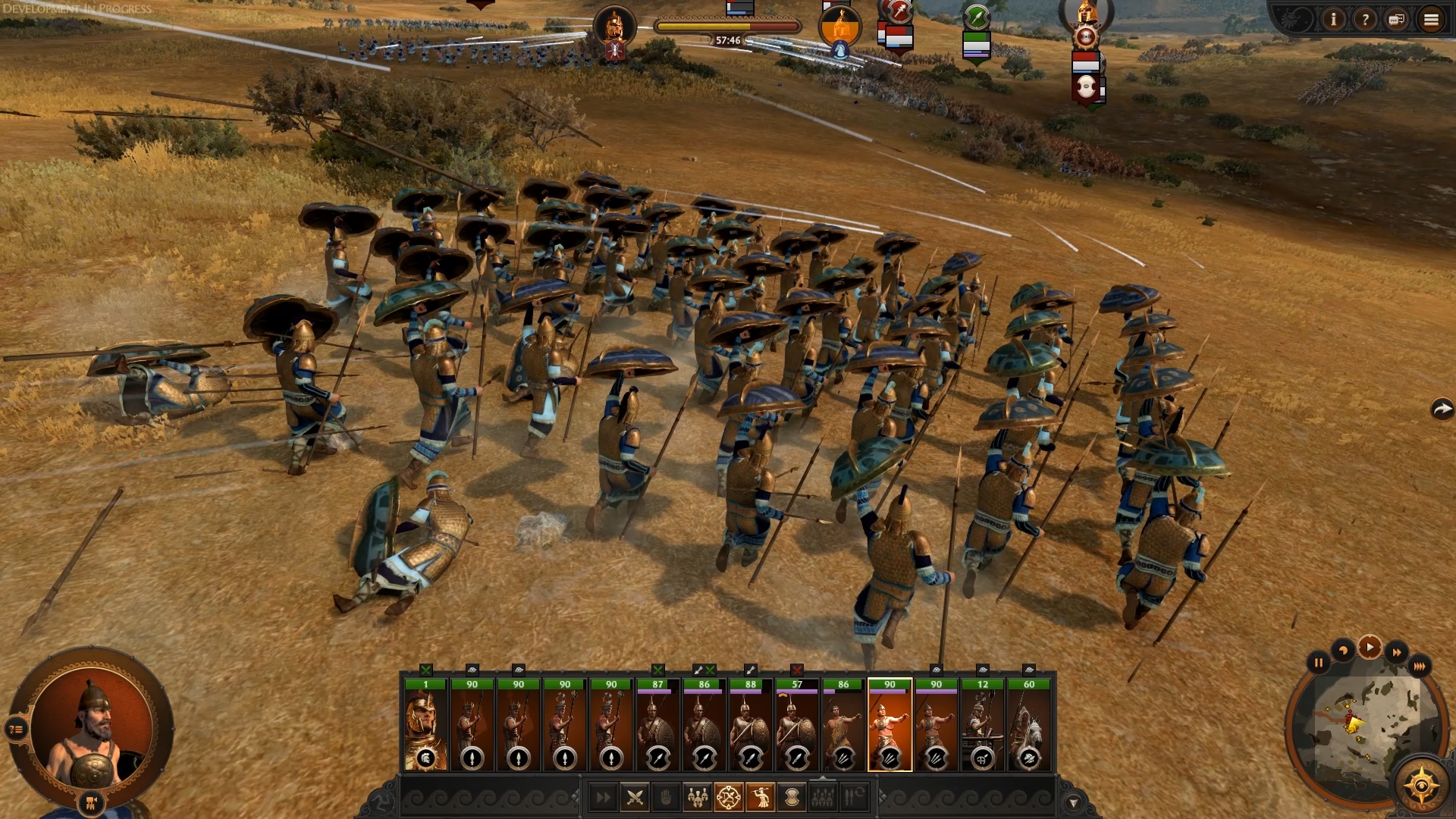This screenshot has width=1456, height=819.
Task: Open the info panel button
Action: pyautogui.click(x=1333, y=20)
